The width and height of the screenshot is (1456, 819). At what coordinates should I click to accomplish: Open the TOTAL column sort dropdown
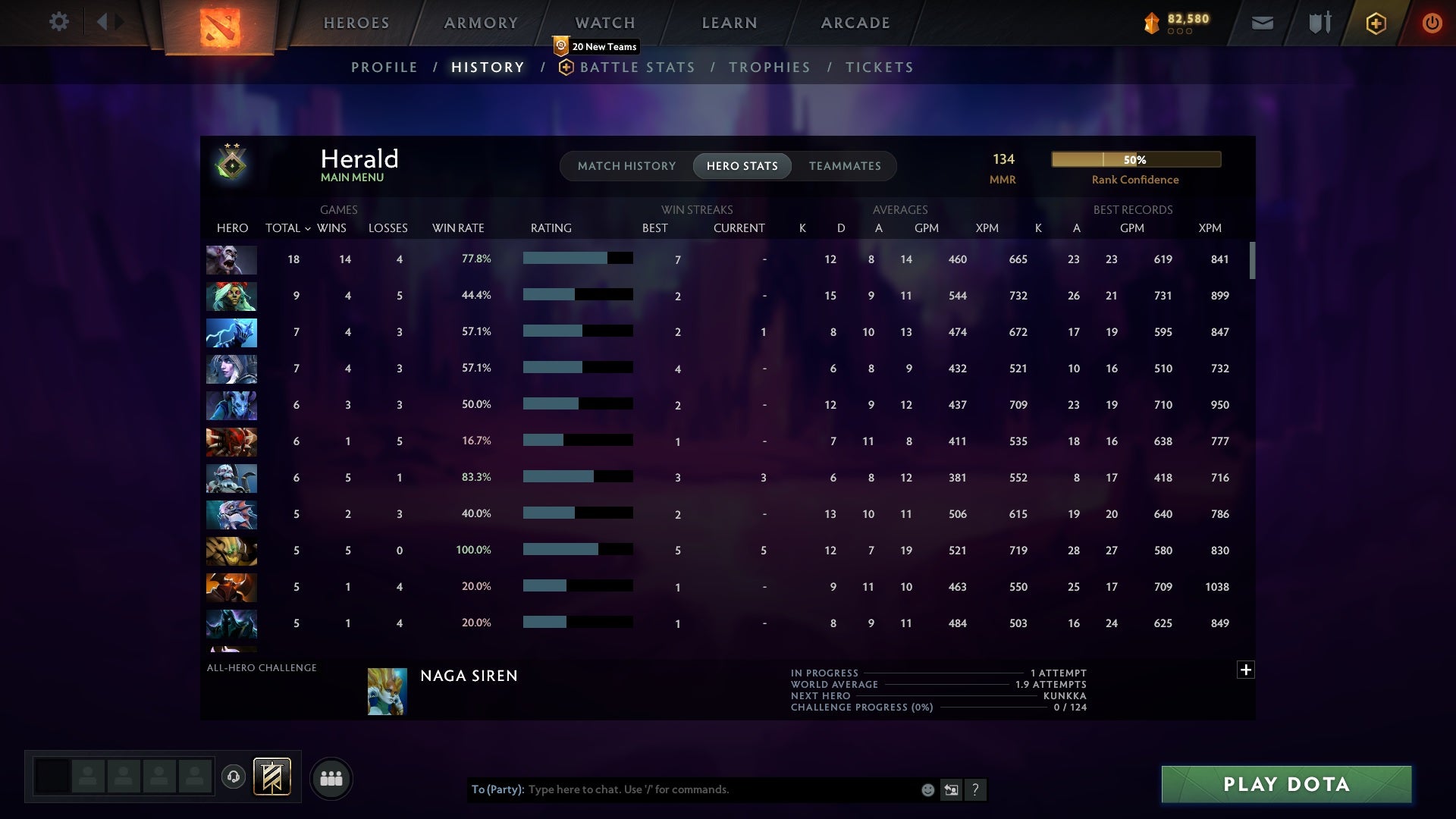coord(307,227)
